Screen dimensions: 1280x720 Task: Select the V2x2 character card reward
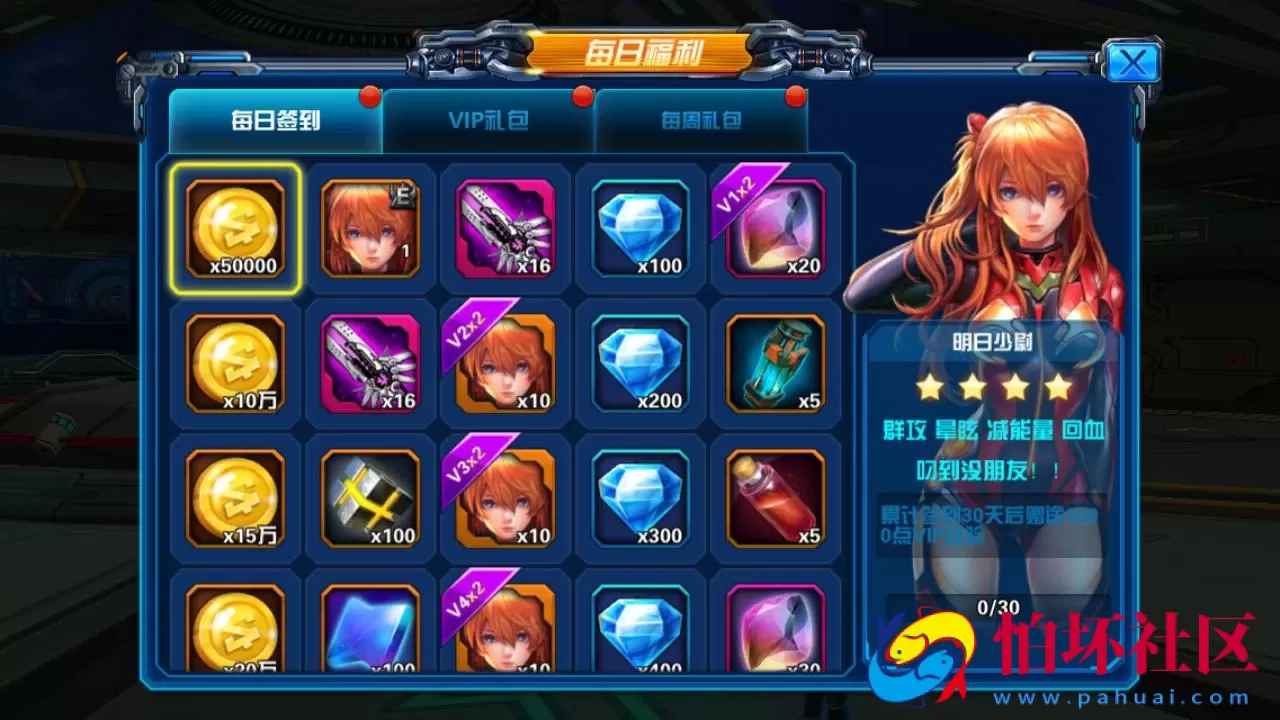tap(504, 365)
